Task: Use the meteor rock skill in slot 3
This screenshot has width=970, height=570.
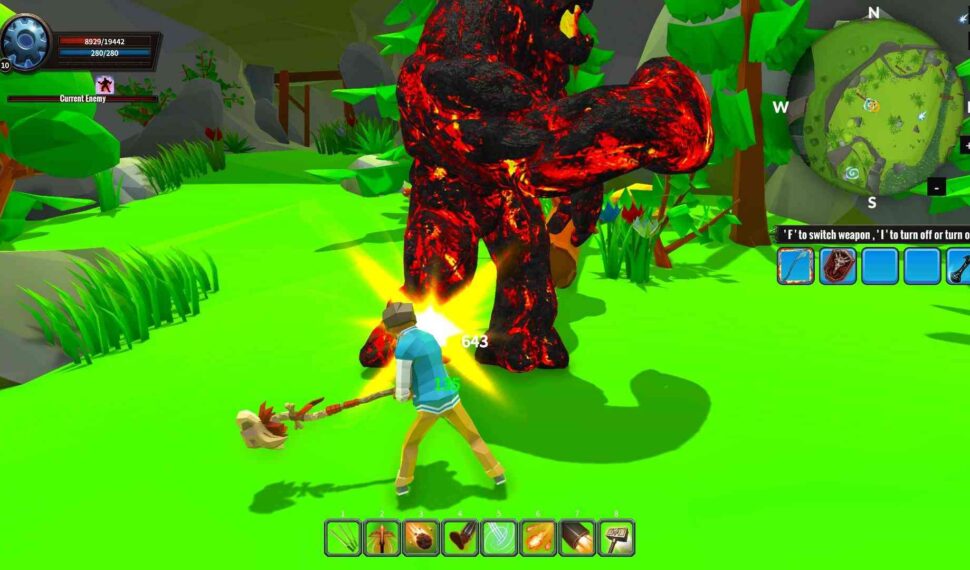Action: point(421,538)
